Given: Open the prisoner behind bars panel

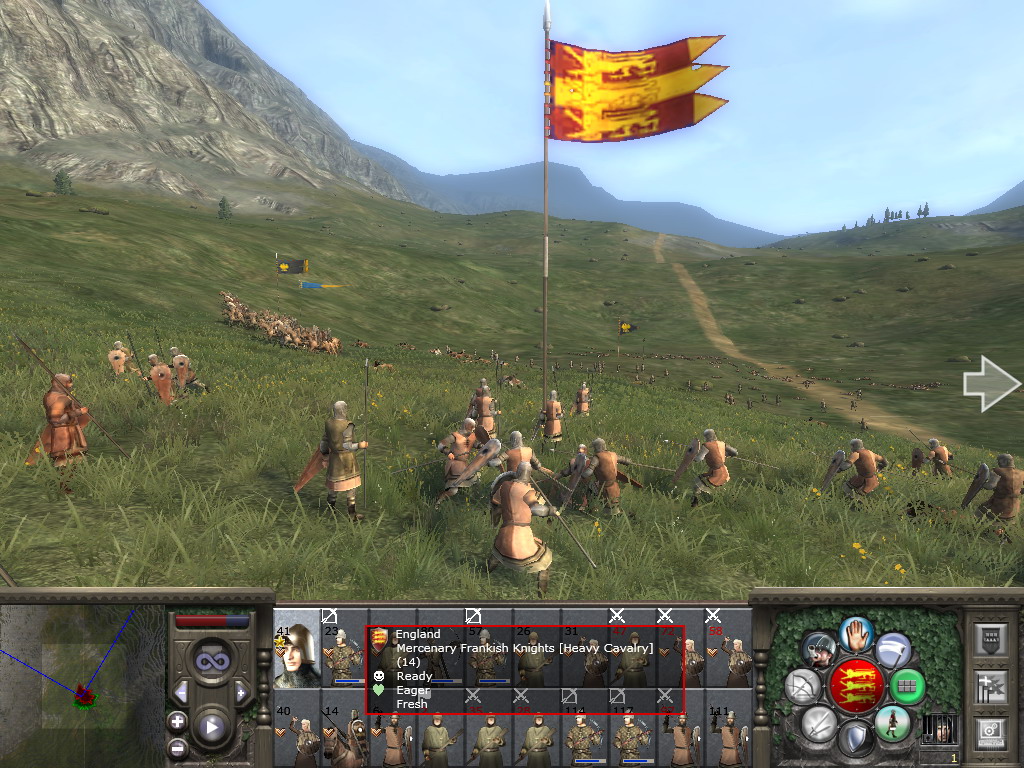Looking at the screenshot, I should (x=940, y=727).
